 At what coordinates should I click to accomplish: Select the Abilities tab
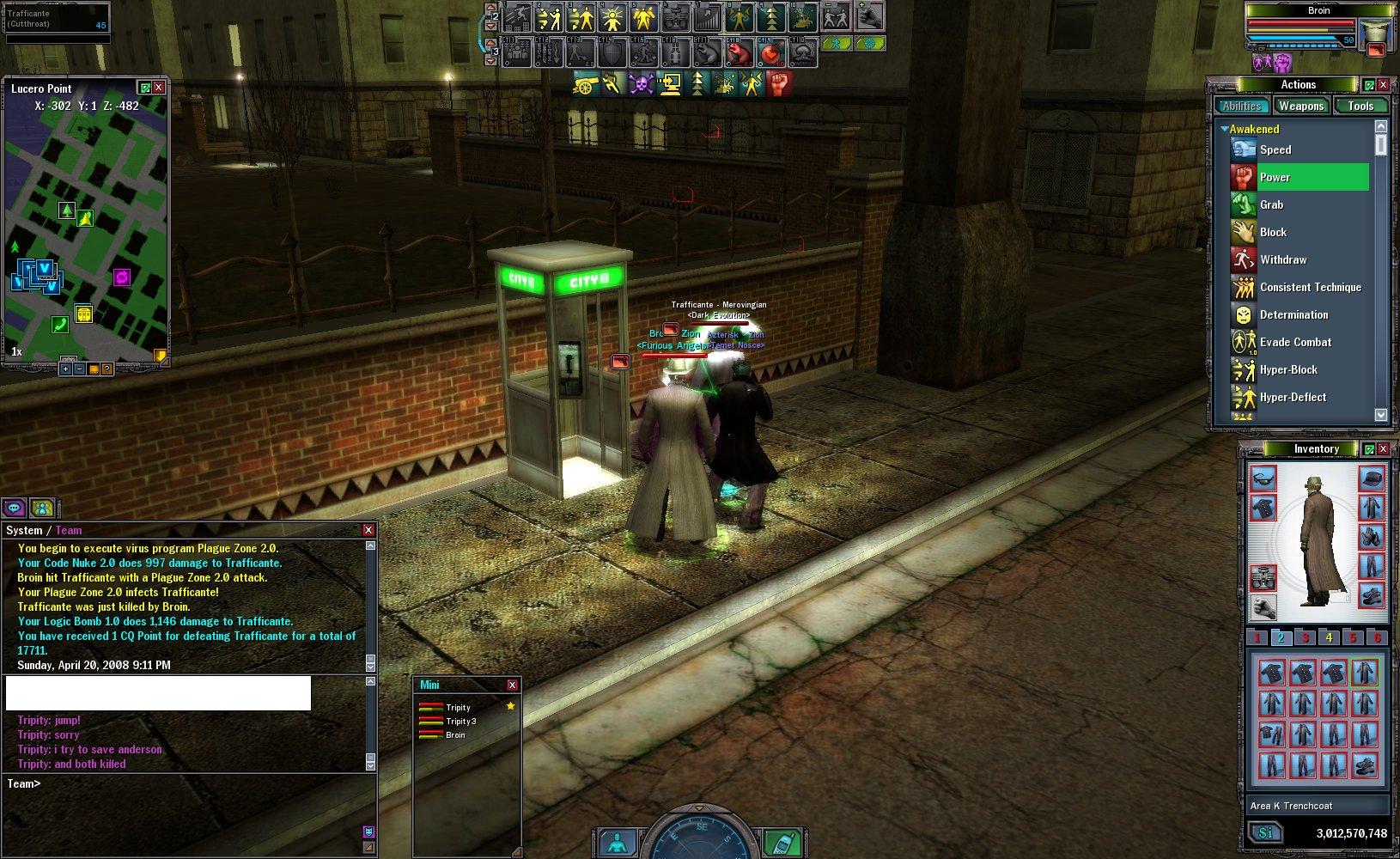pos(1241,107)
